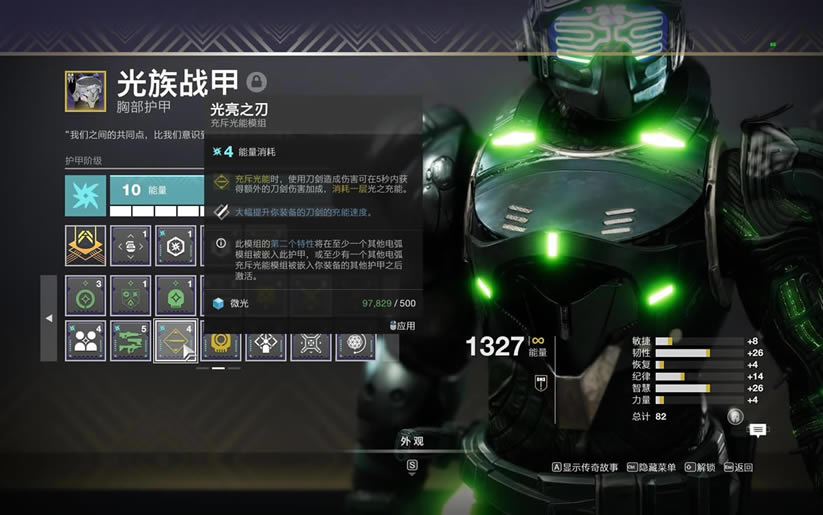The height and width of the screenshot is (515, 823).
Task: Choose the crosshair square mod slot
Action: 310,345
